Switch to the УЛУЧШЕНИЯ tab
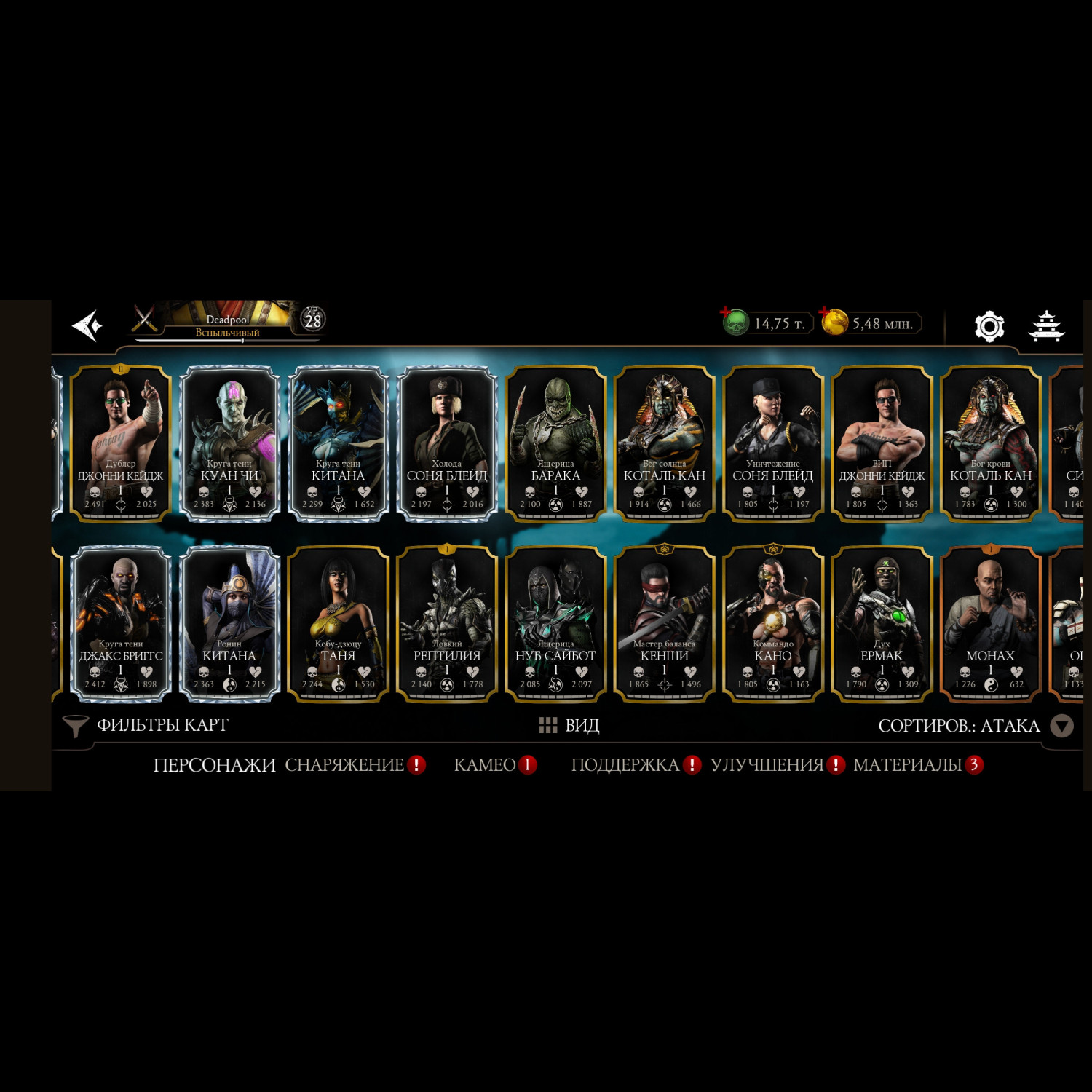 click(767, 765)
